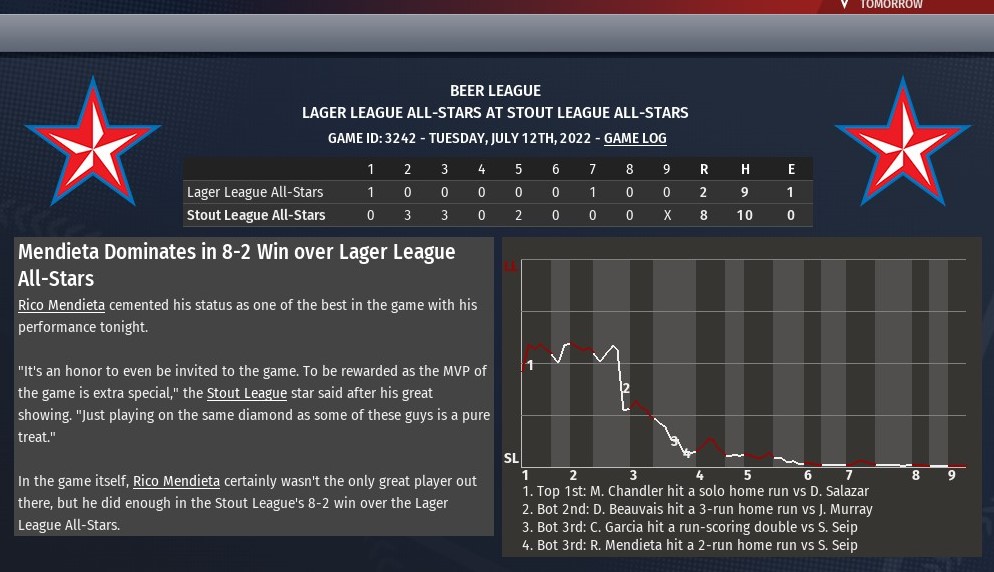The width and height of the screenshot is (994, 572).
Task: Open Rico Mendieta link starting the article
Action: point(61,305)
